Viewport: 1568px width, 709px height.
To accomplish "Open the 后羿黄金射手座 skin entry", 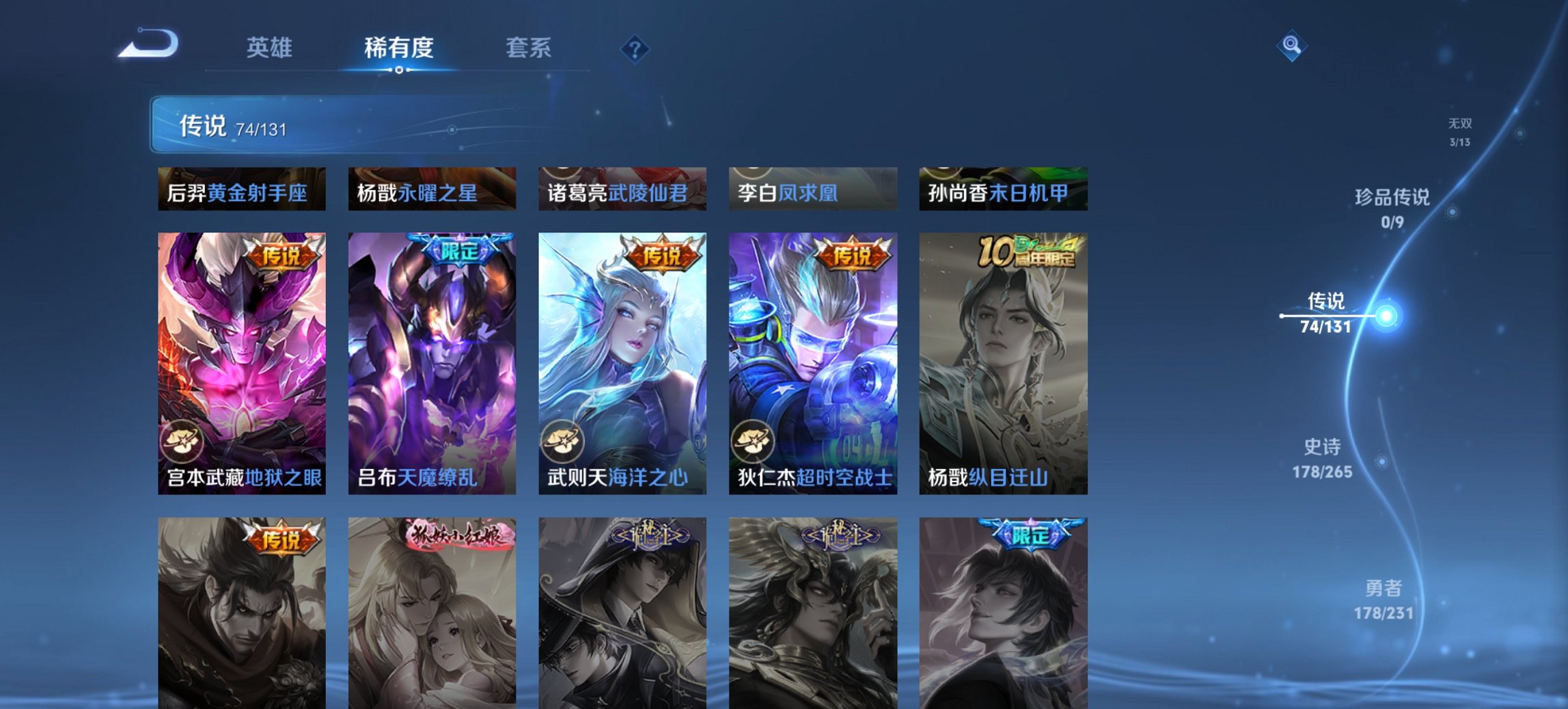I will click(239, 190).
